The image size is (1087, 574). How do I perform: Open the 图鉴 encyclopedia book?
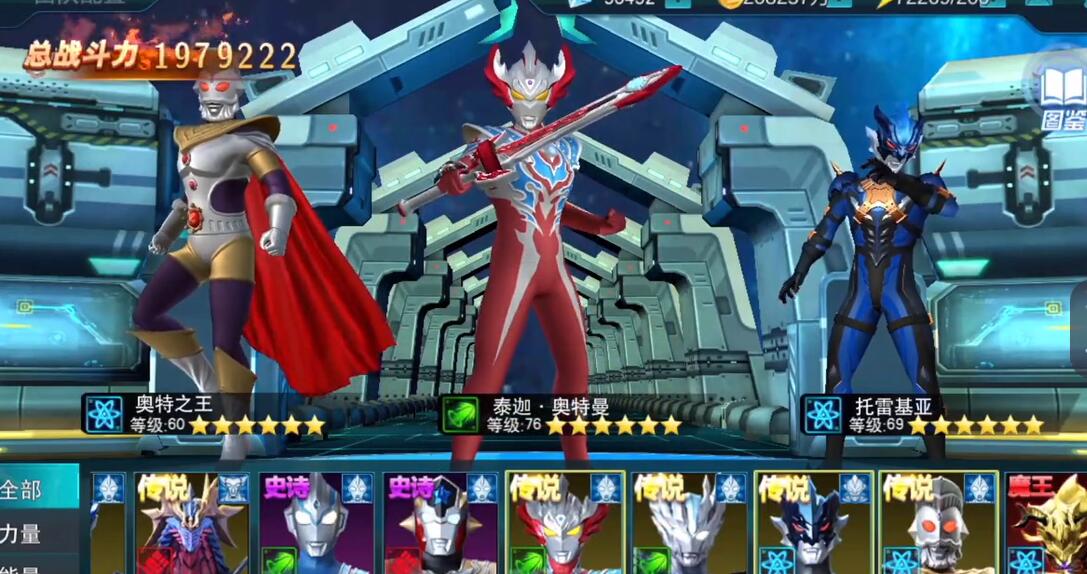pyautogui.click(x=1062, y=98)
